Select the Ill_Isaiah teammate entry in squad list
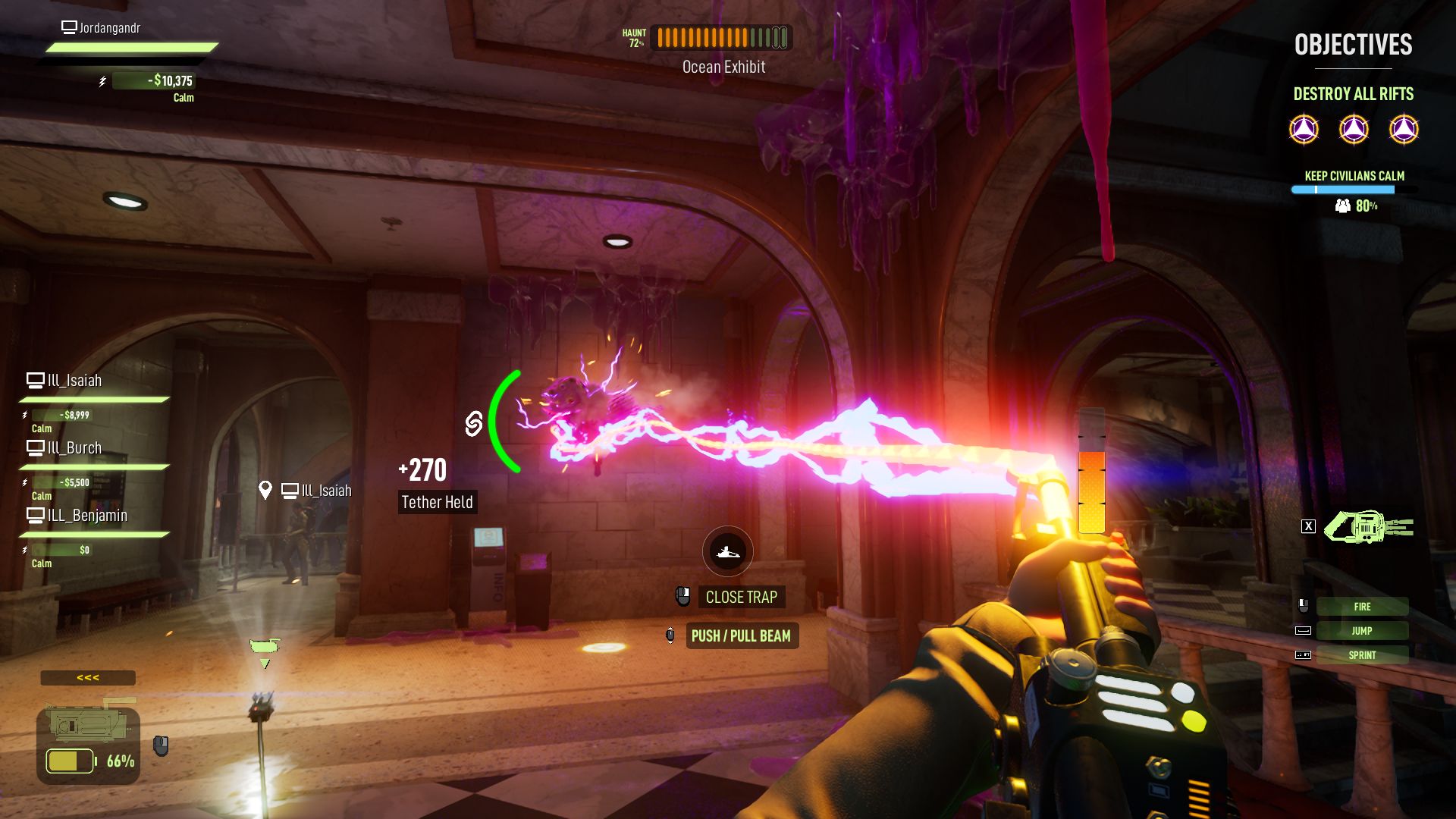The image size is (1456, 819). click(74, 381)
